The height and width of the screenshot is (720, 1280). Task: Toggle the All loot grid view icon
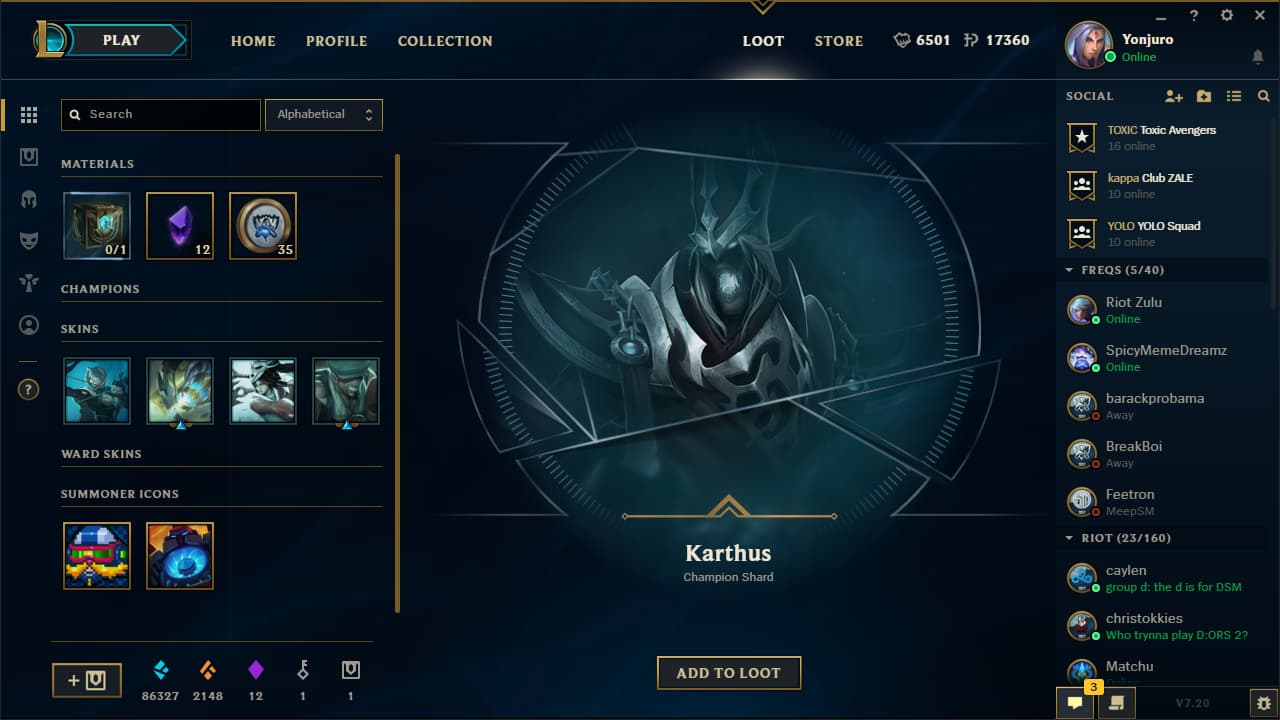coord(29,114)
